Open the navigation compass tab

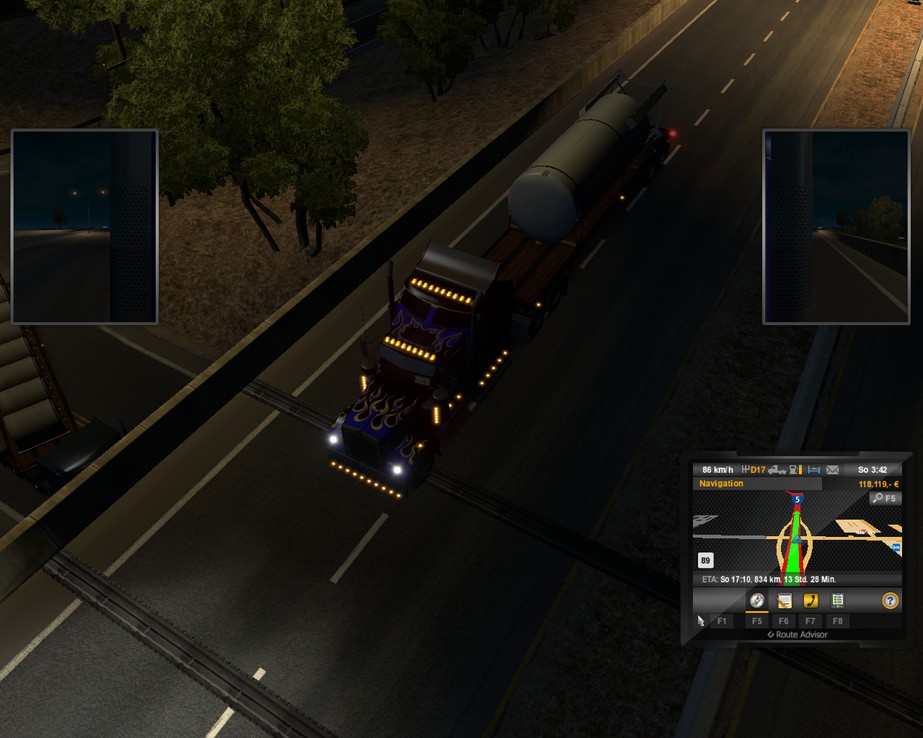pos(757,601)
